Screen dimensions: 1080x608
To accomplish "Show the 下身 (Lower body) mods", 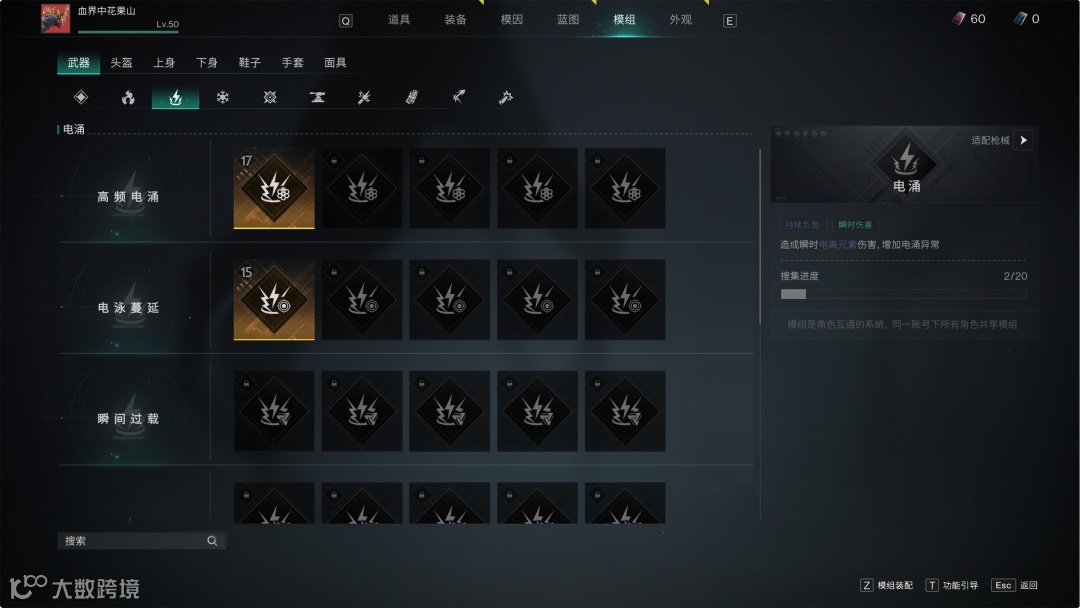I will 207,63.
